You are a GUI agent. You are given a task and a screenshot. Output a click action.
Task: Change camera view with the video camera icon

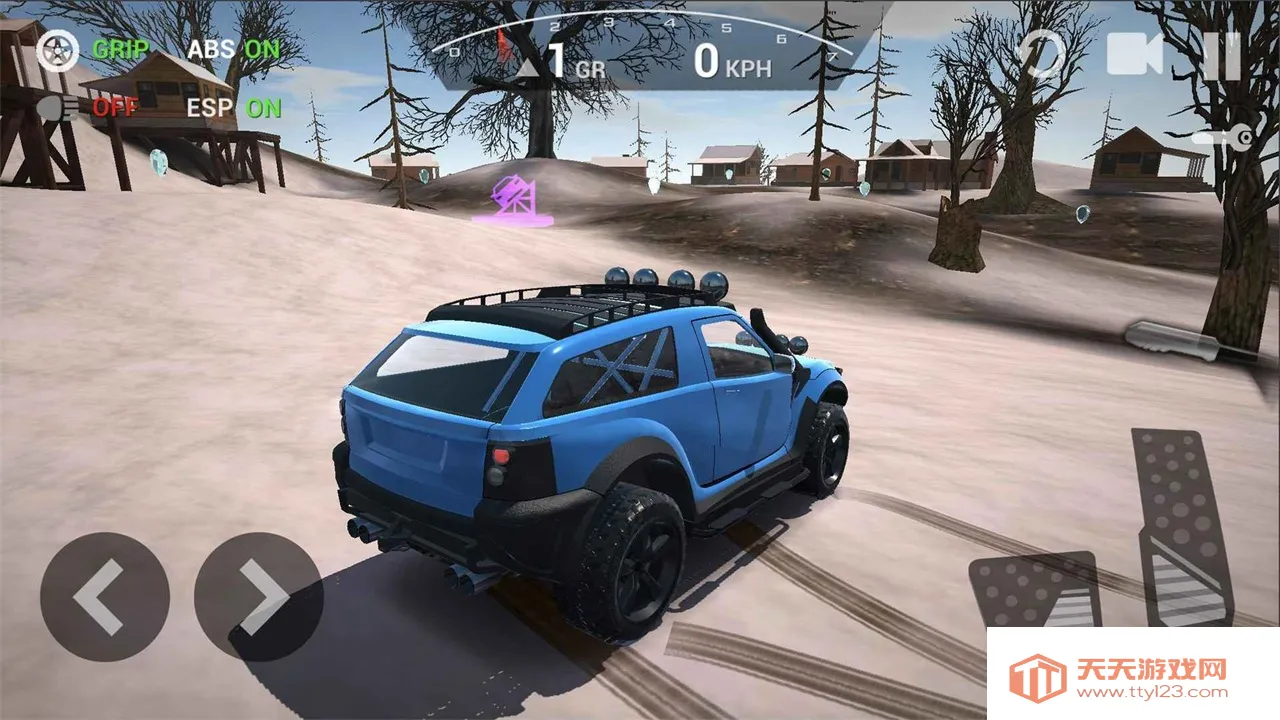pos(1135,54)
